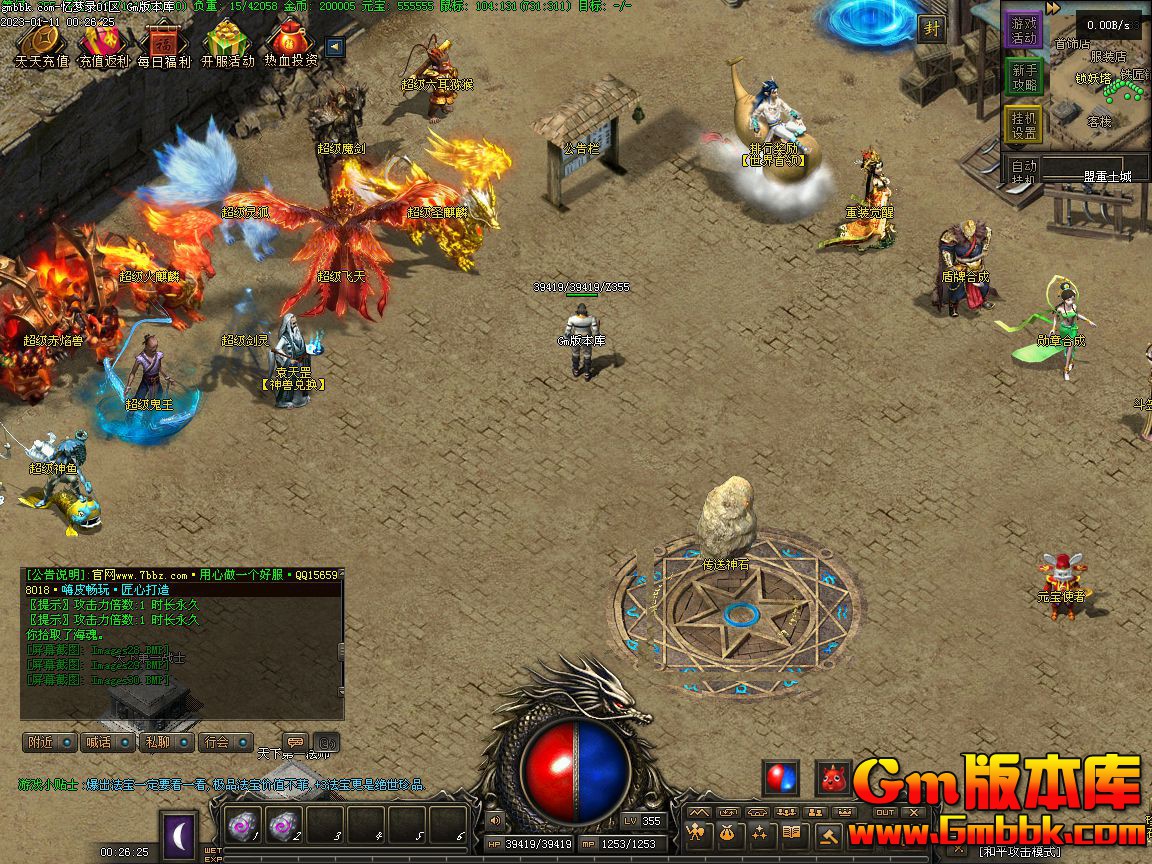Click the crescent moon icon

coord(179,834)
